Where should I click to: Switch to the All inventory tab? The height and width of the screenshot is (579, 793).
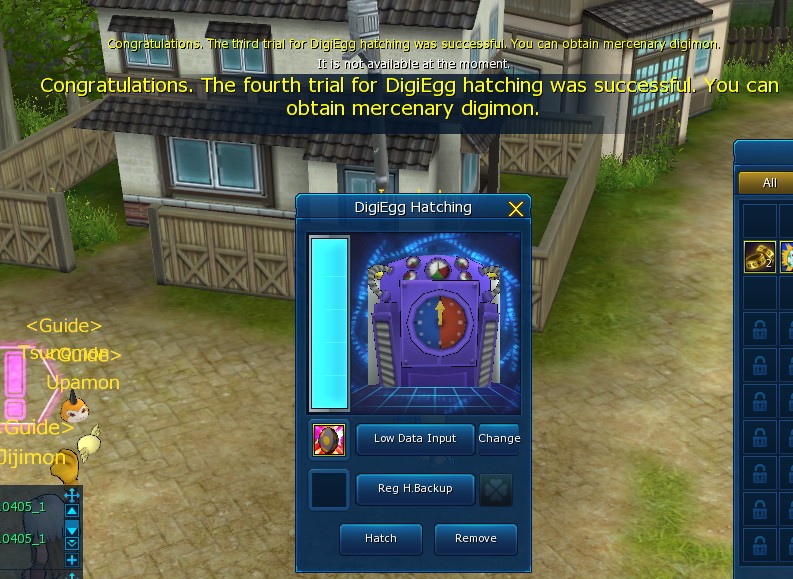[769, 183]
